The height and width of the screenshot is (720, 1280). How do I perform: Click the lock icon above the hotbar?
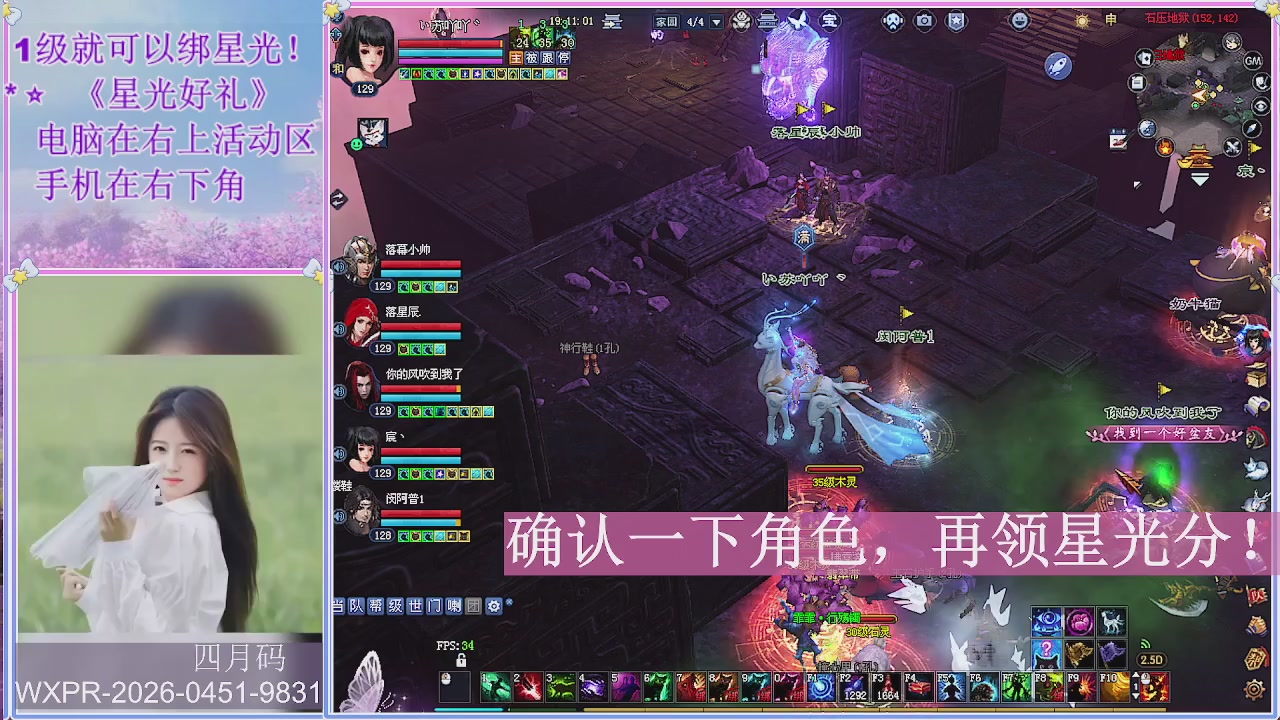pyautogui.click(x=461, y=660)
